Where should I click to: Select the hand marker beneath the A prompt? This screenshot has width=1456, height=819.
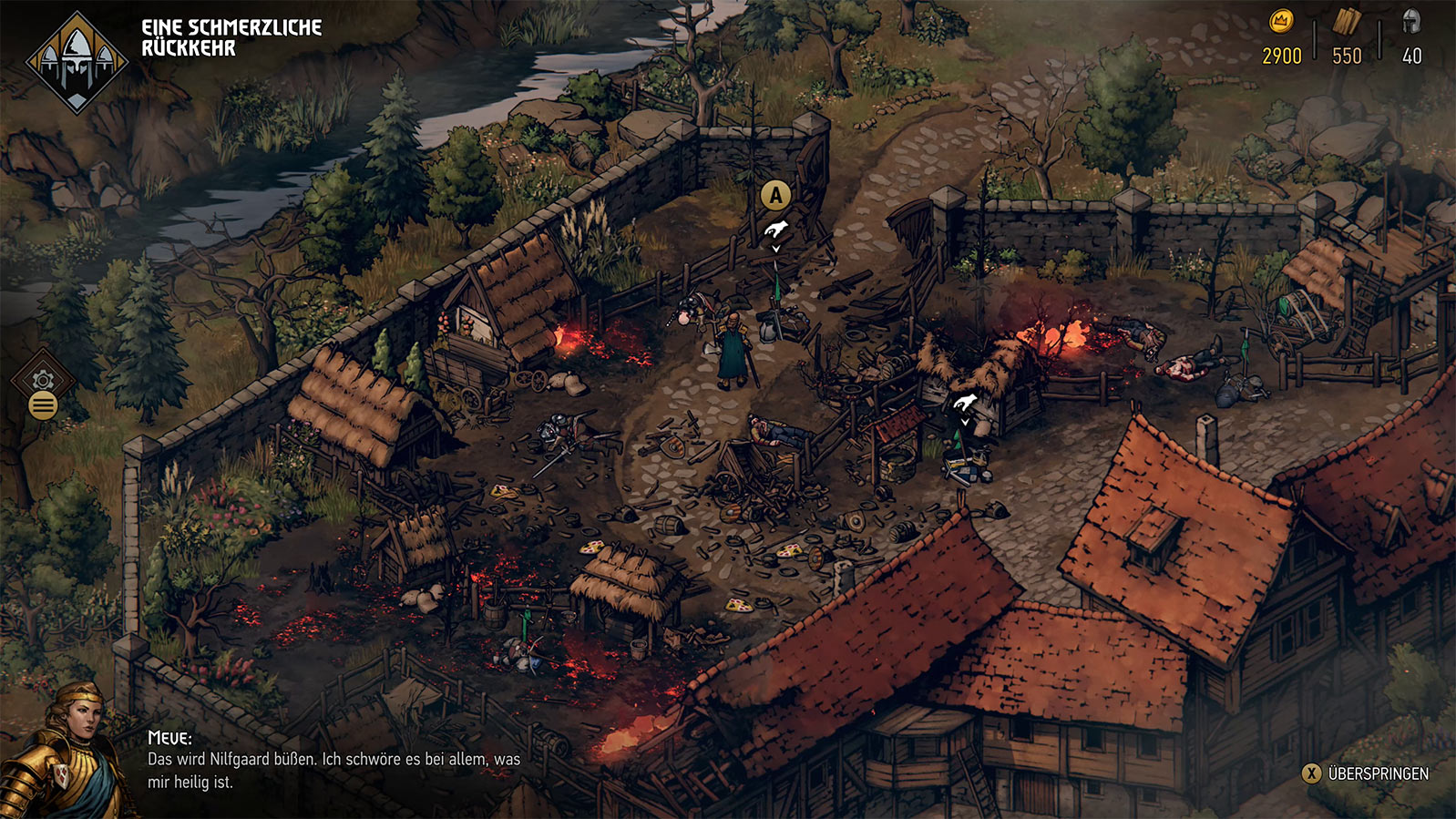pos(775,230)
